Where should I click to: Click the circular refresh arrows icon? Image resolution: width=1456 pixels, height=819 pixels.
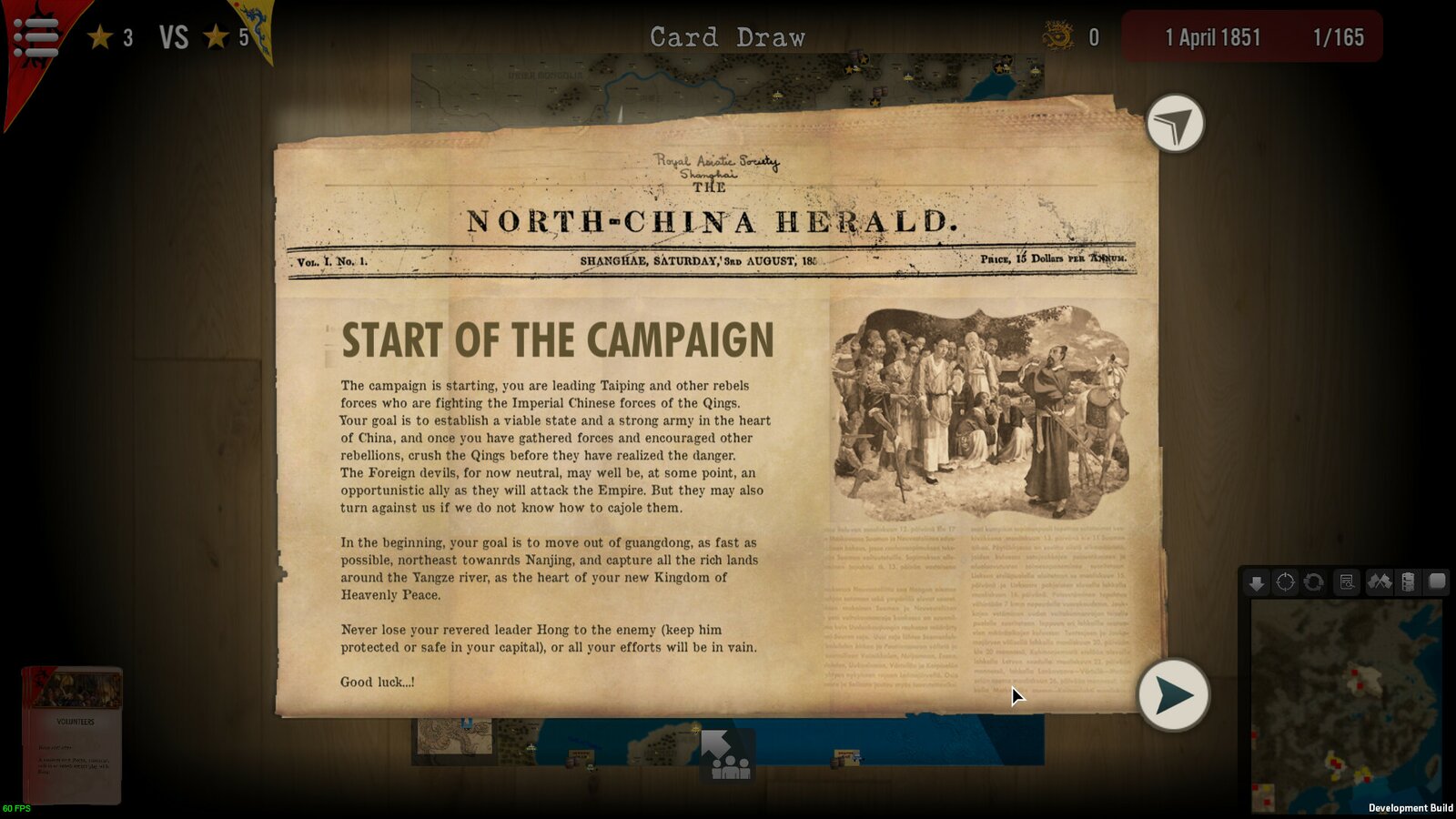click(1313, 582)
